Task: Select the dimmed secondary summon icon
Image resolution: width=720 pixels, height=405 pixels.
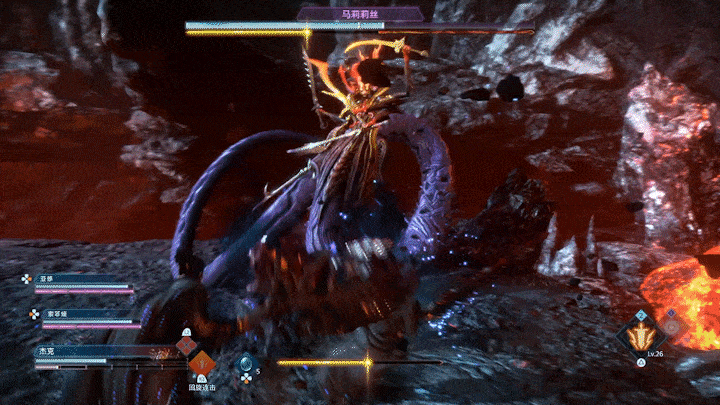Action: pyautogui.click(x=672, y=325)
